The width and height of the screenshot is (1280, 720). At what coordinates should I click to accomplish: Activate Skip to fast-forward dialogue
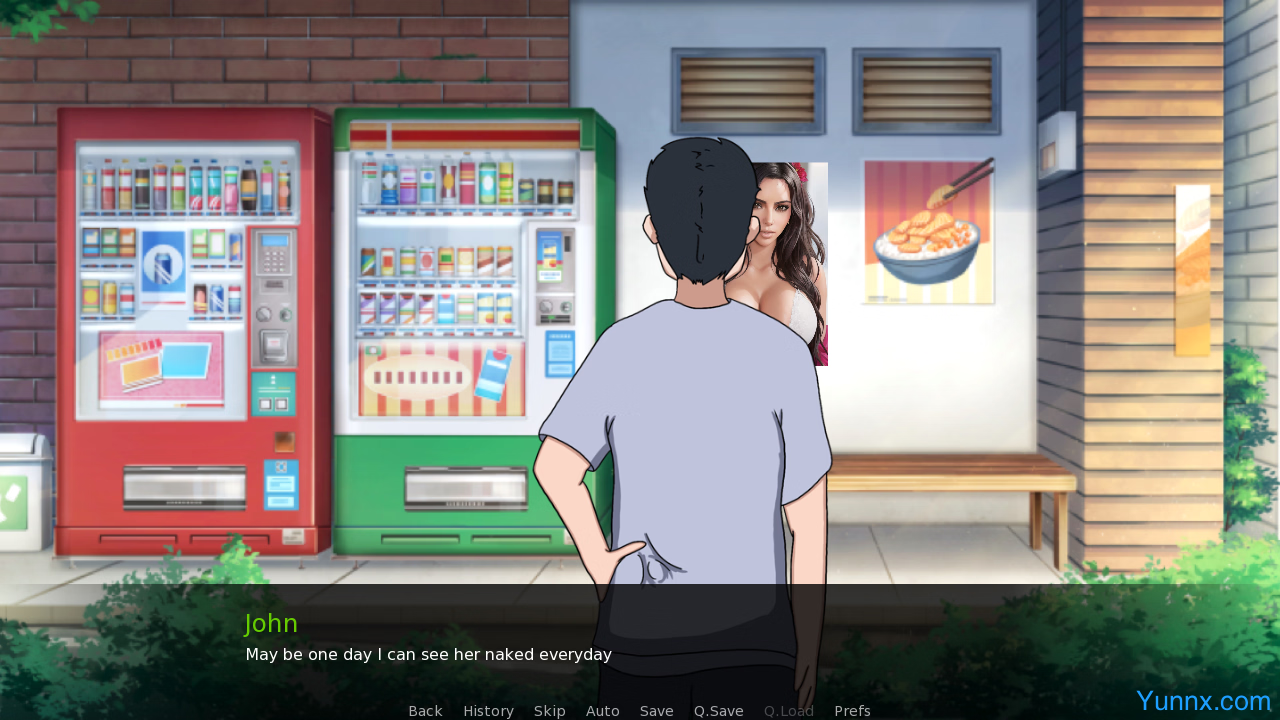pos(549,711)
